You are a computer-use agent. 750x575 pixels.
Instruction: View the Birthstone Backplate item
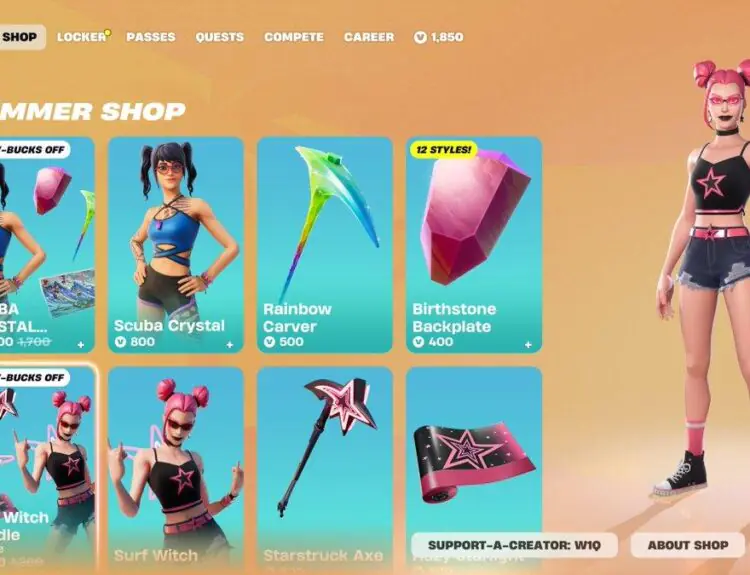474,244
